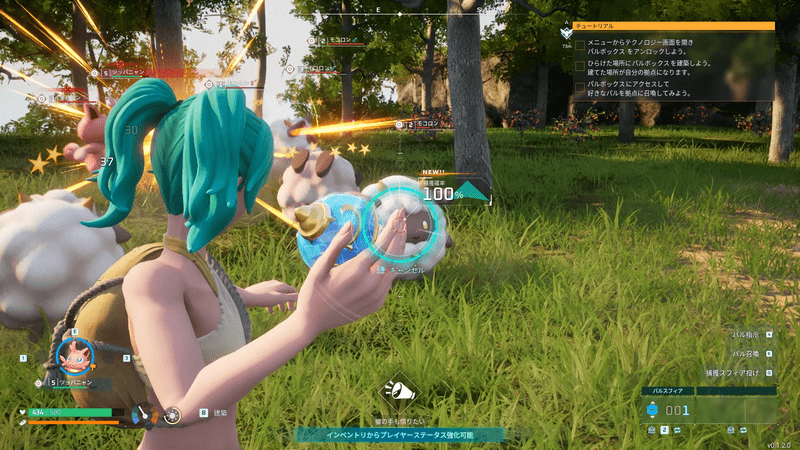
Task: Open the orange チュートリアル tutorial header
Action: [x=672, y=26]
